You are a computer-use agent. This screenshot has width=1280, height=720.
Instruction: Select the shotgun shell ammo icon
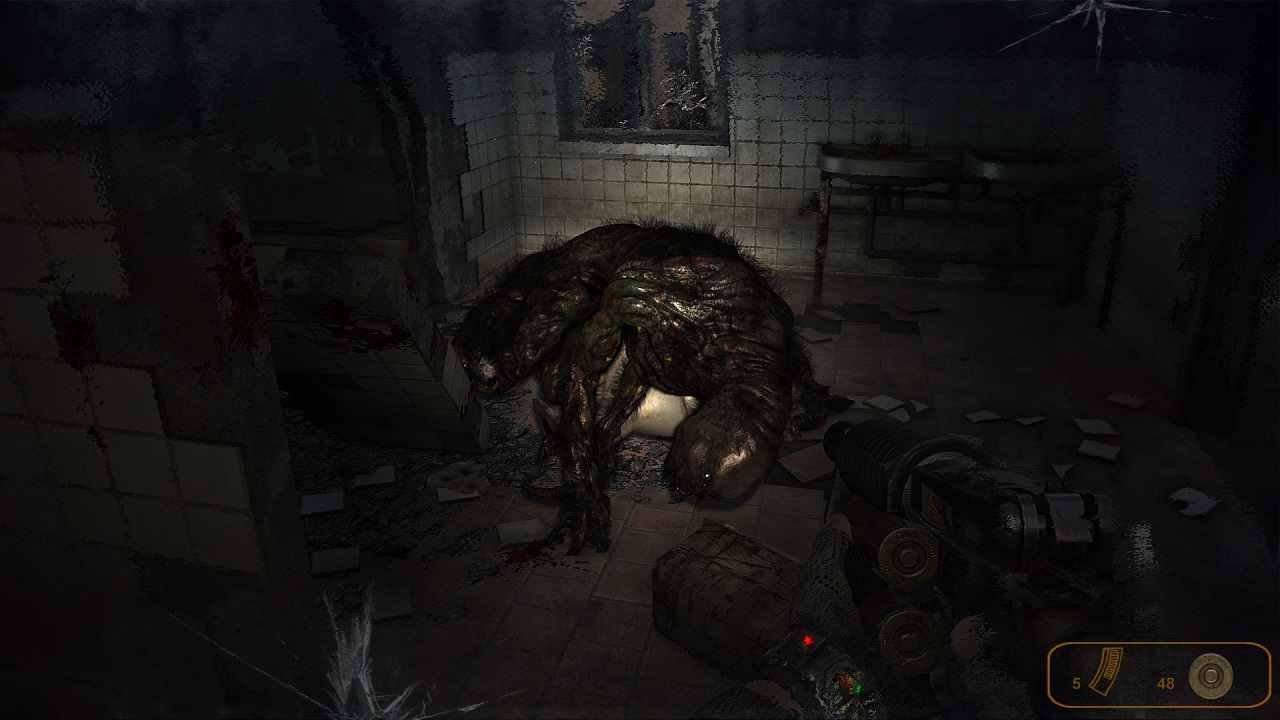(1210, 677)
